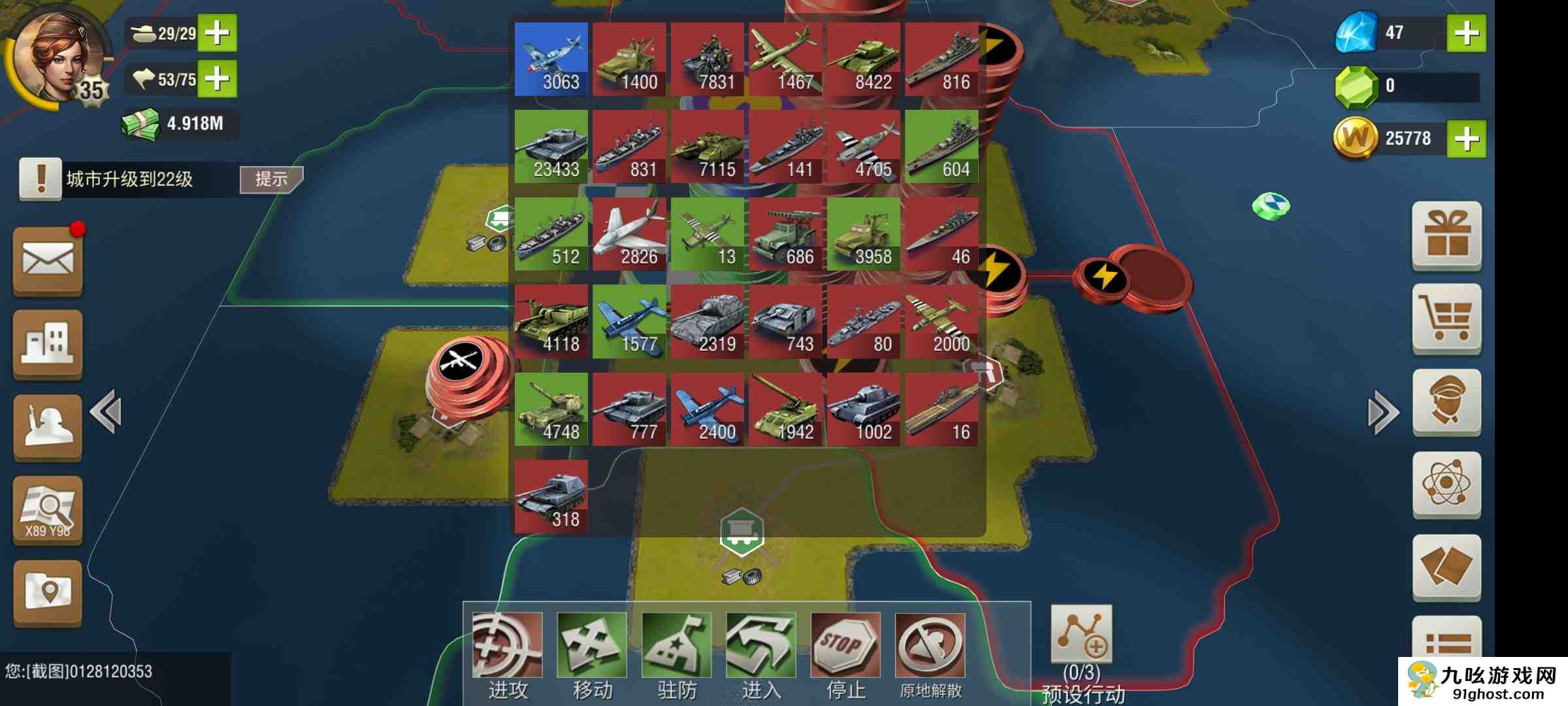Screen dimensions: 1568x706
Task: Open the city buildings menu
Action: [x=48, y=343]
